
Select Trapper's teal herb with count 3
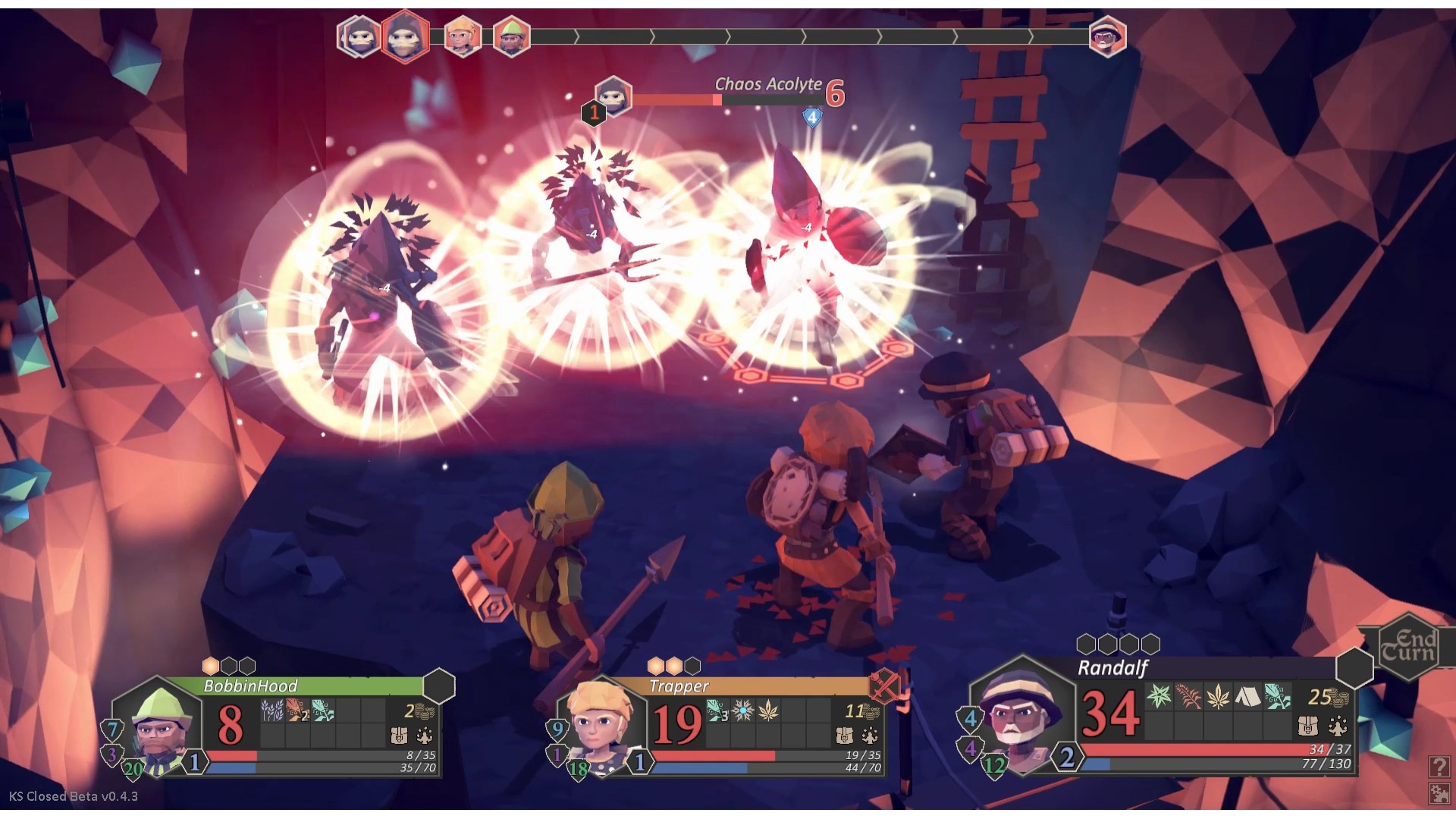tap(717, 711)
